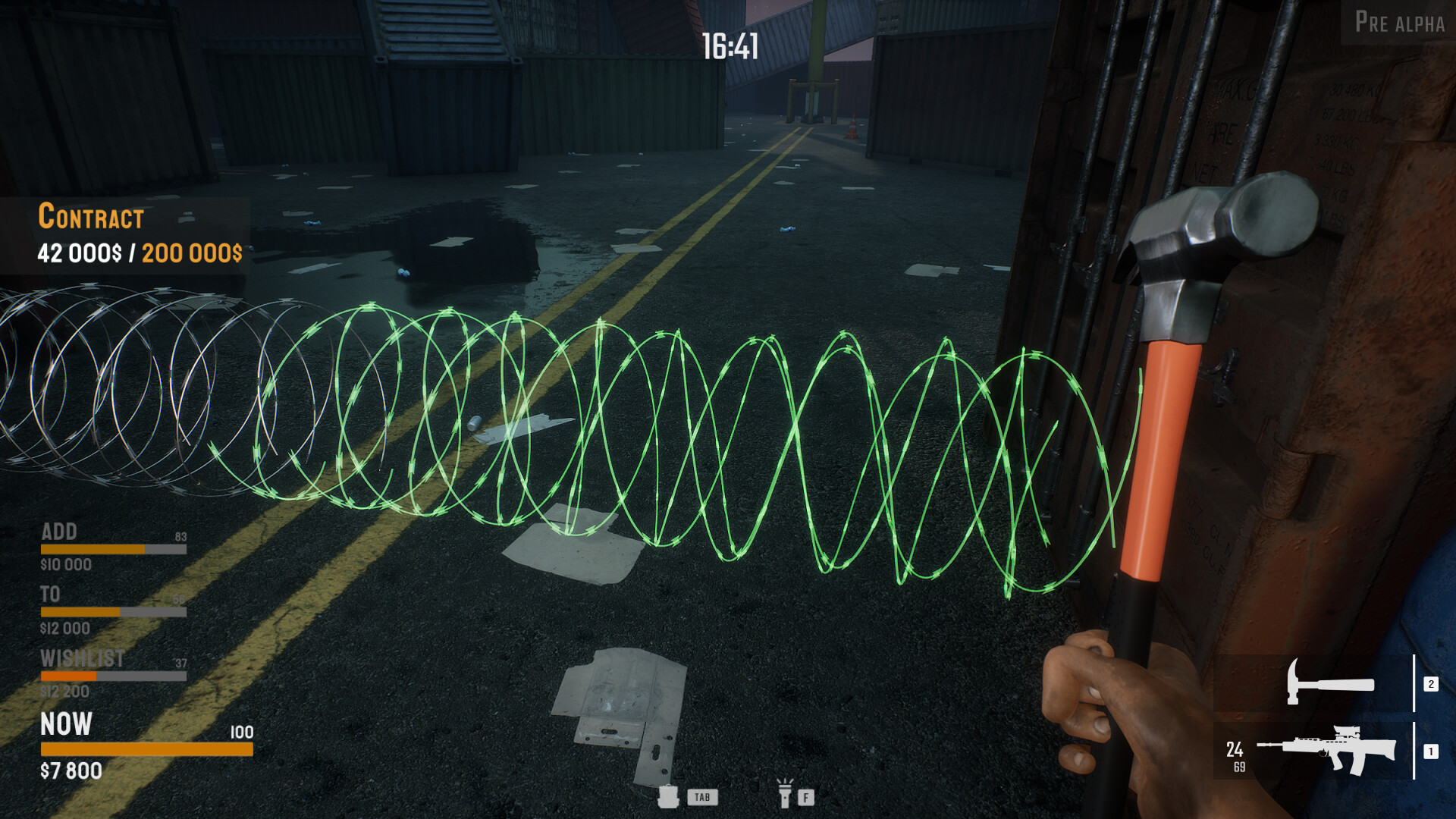1456x819 pixels.
Task: Toggle the contract list with the TAB prompt
Action: point(701,798)
